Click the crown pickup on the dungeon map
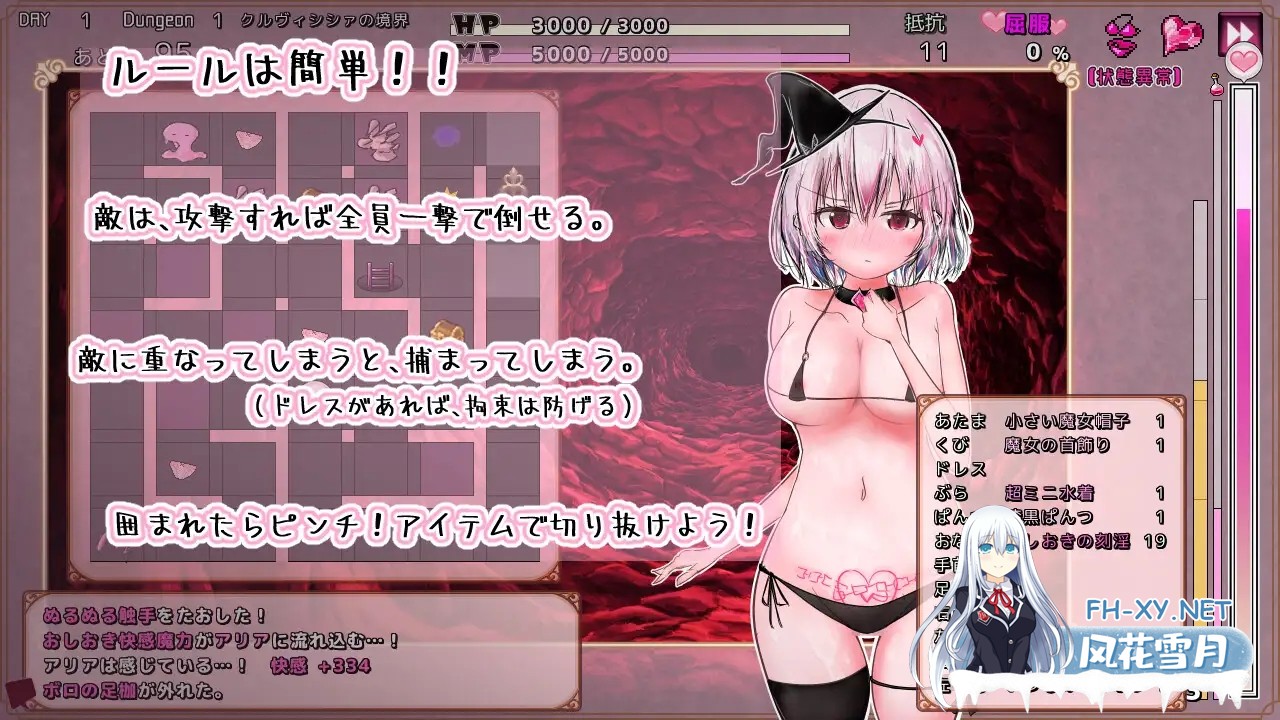 (451, 193)
